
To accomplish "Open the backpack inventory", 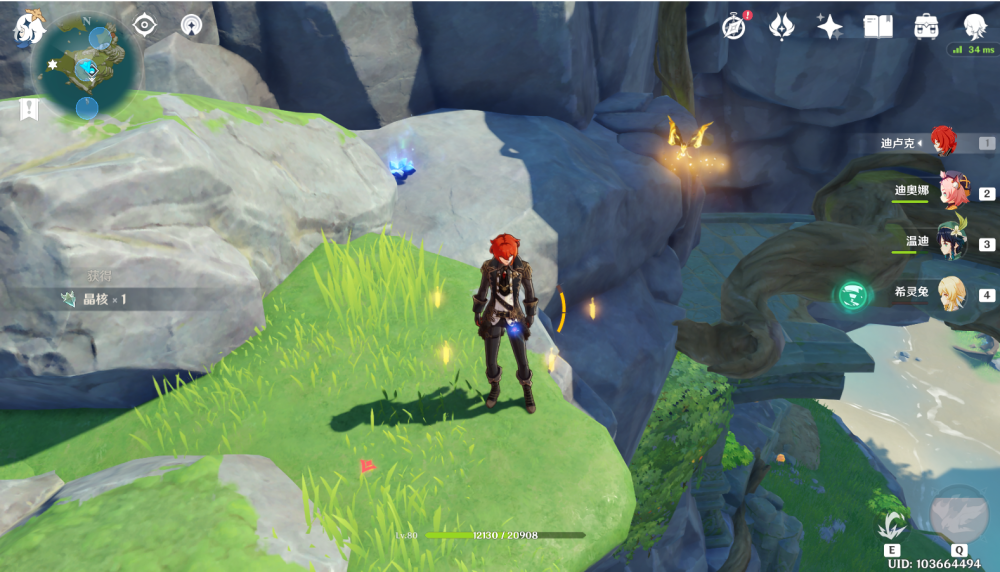I will (x=925, y=27).
